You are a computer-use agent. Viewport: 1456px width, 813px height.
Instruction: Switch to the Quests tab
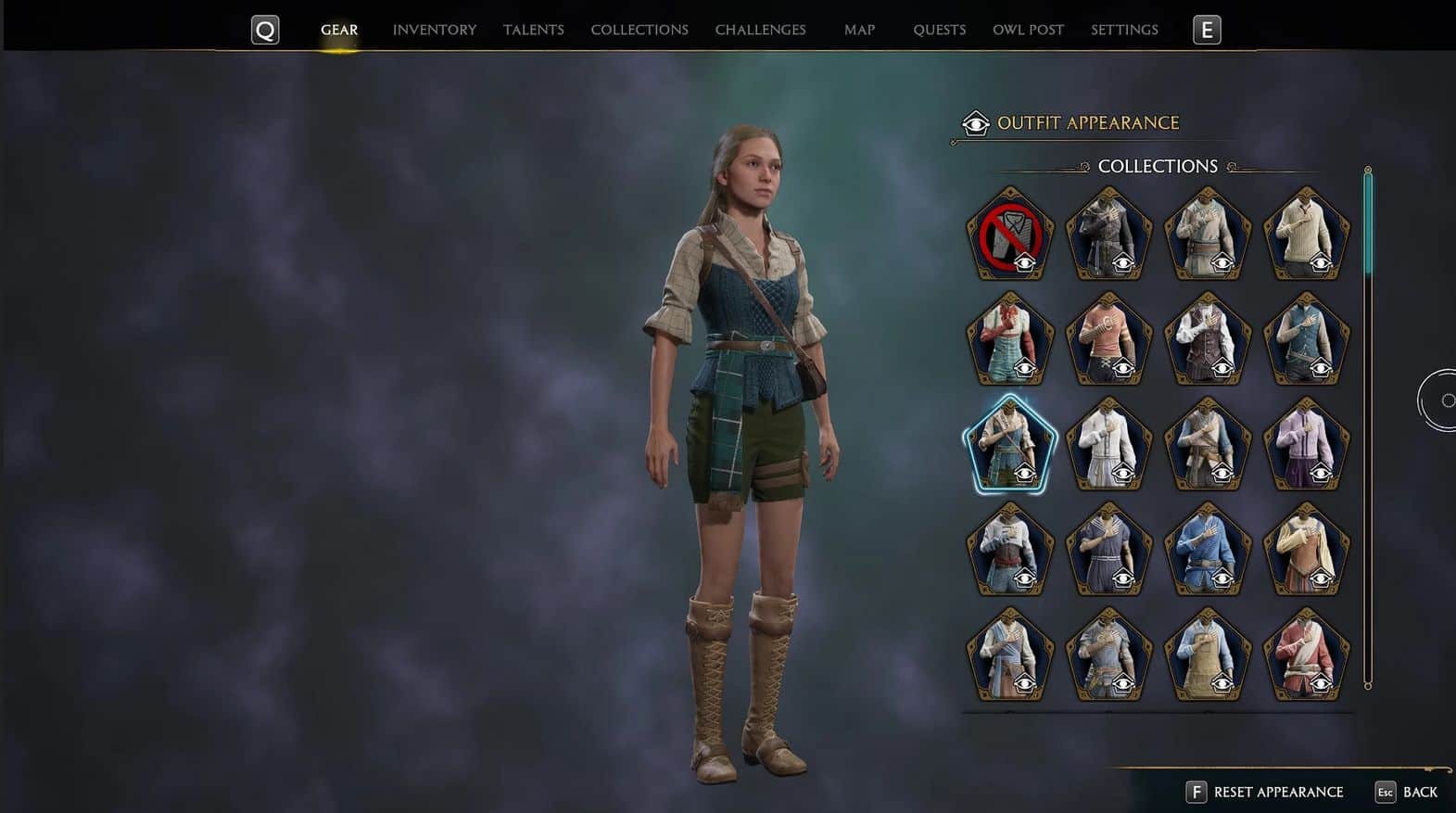pos(939,30)
